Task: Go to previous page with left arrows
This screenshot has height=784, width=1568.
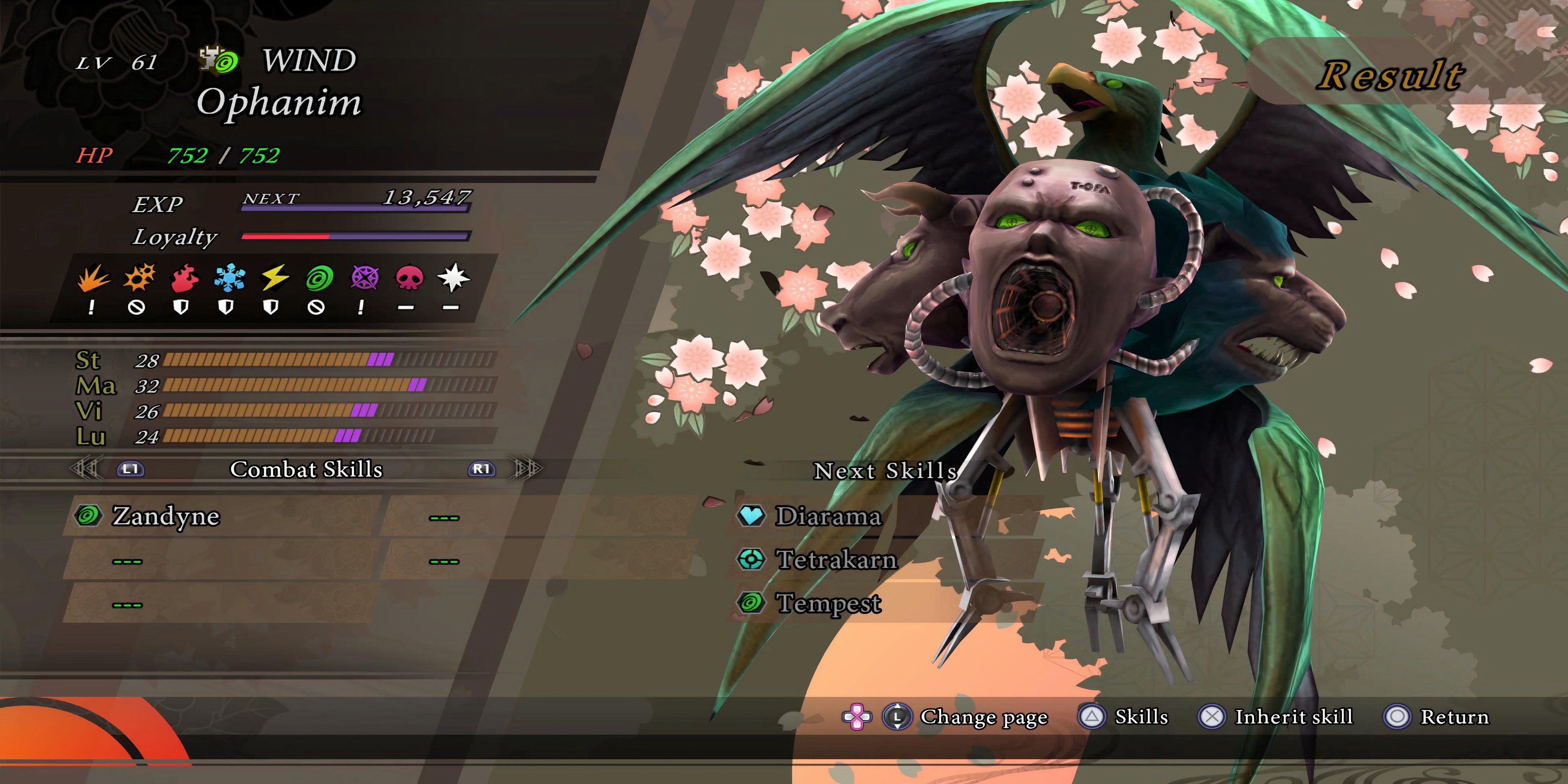Action: coord(85,469)
